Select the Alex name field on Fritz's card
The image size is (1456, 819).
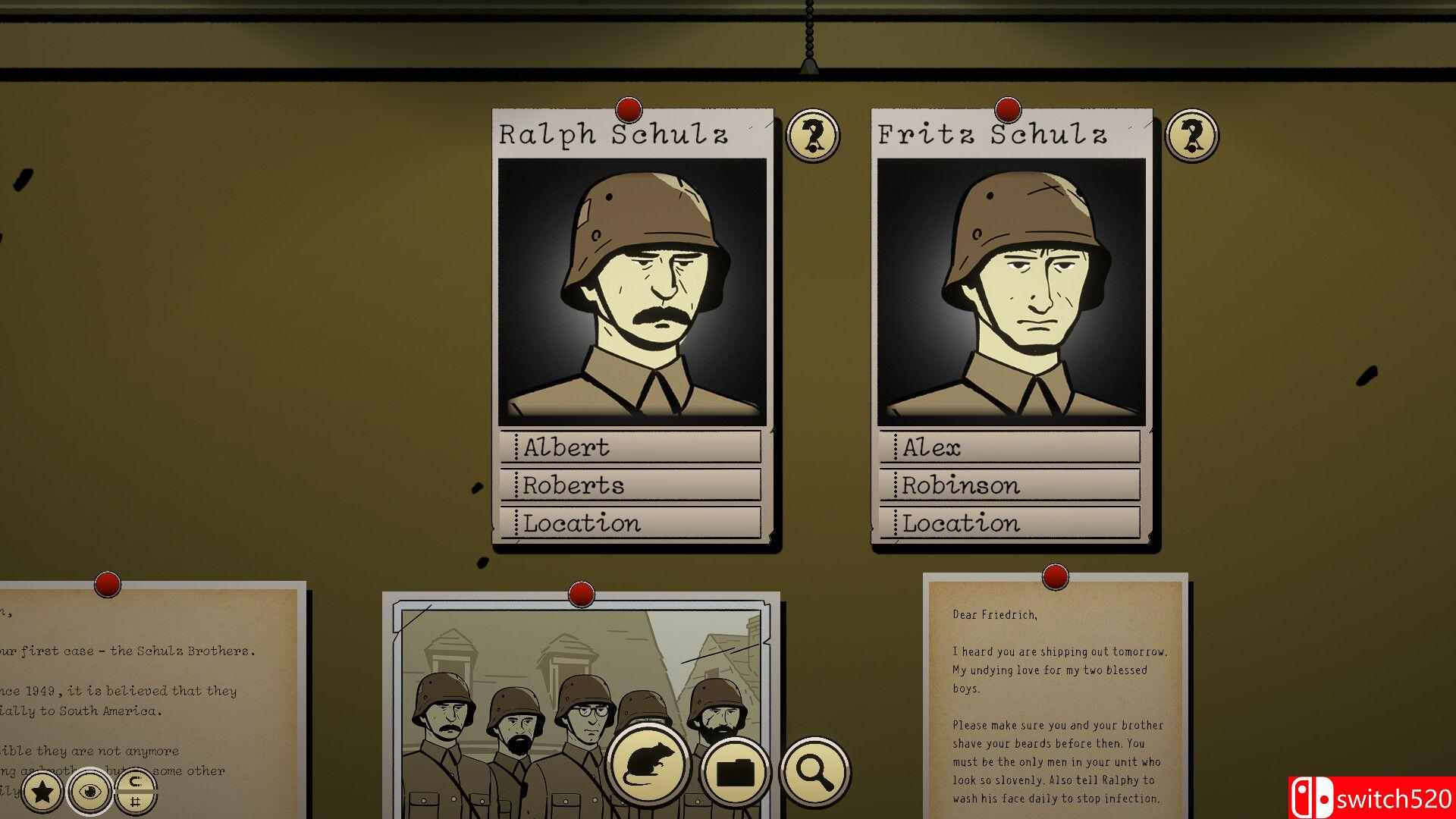1009,447
